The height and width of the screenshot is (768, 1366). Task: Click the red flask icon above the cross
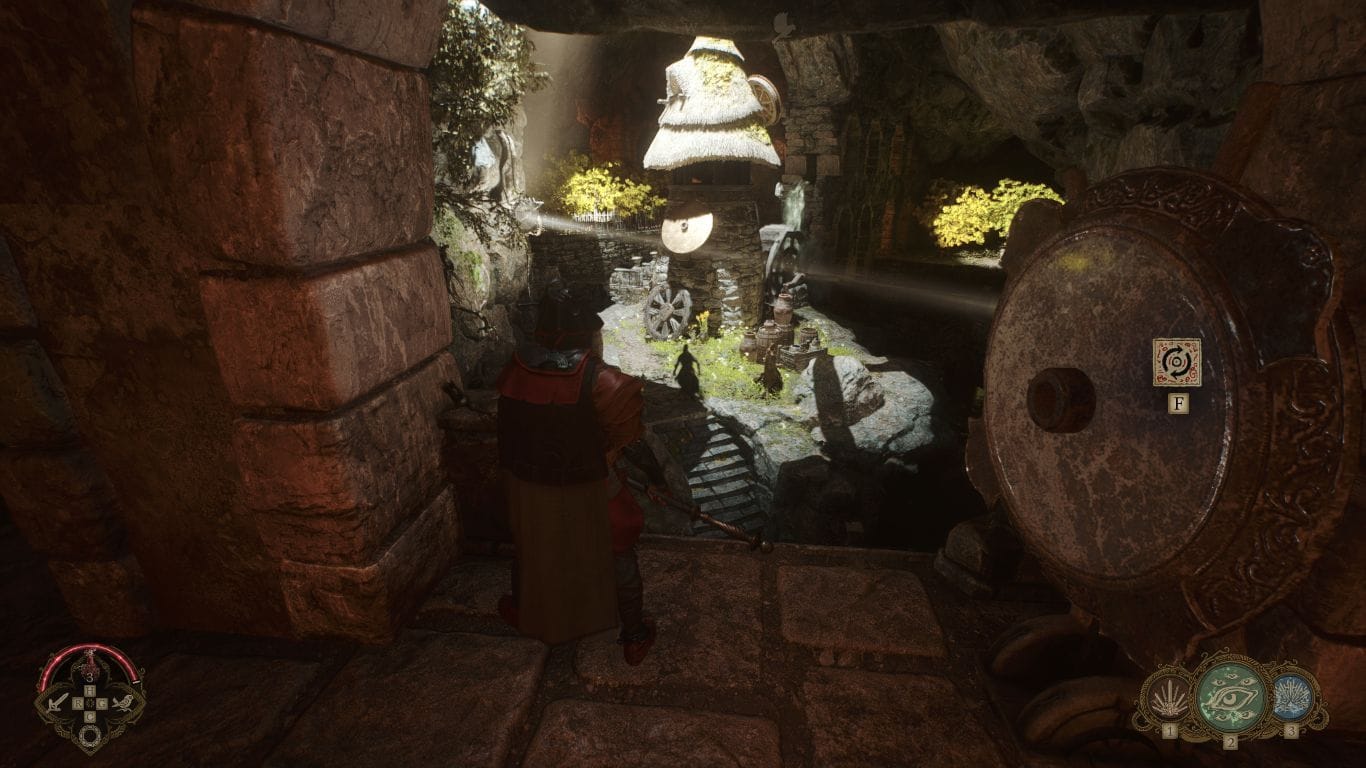pos(90,662)
